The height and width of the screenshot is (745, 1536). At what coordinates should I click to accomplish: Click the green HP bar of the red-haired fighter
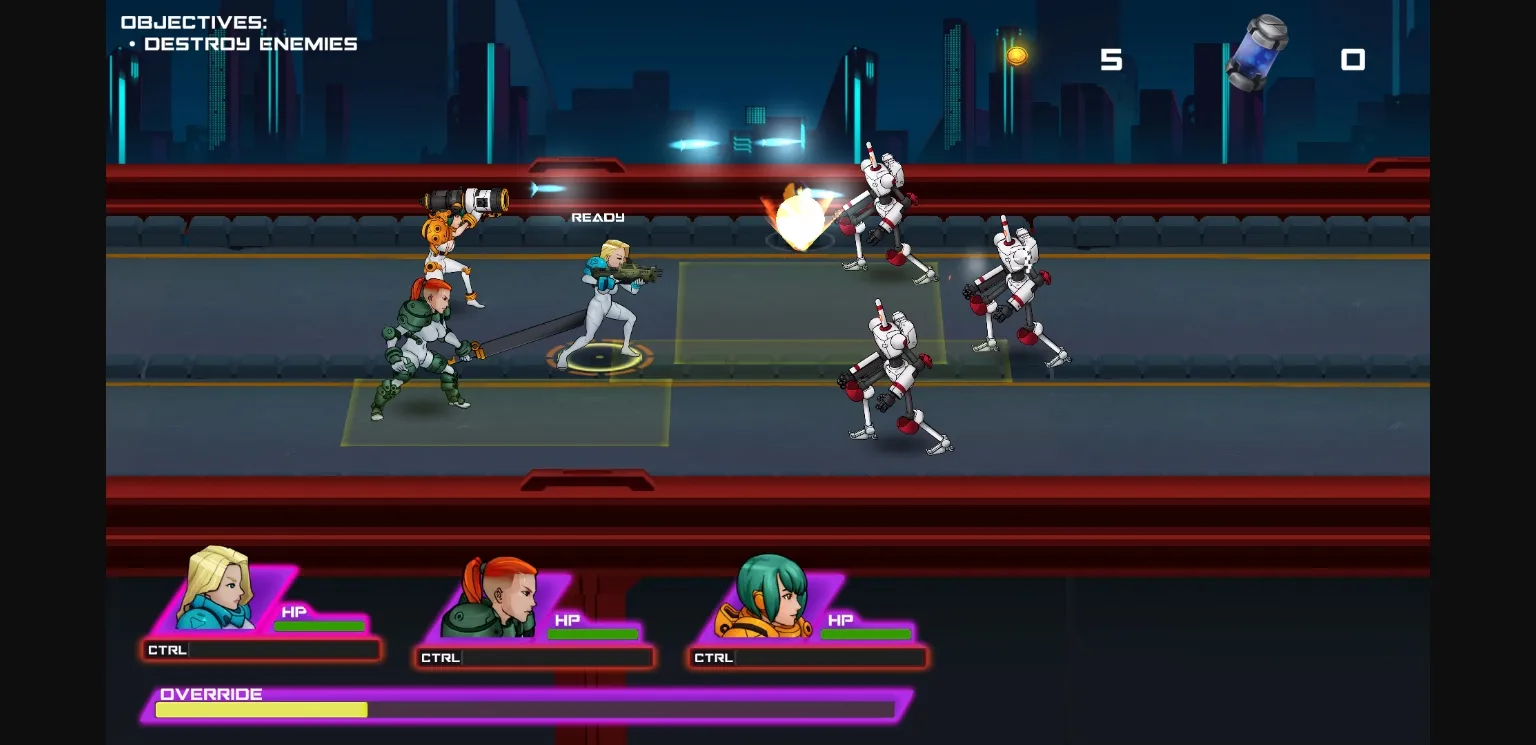[593, 633]
